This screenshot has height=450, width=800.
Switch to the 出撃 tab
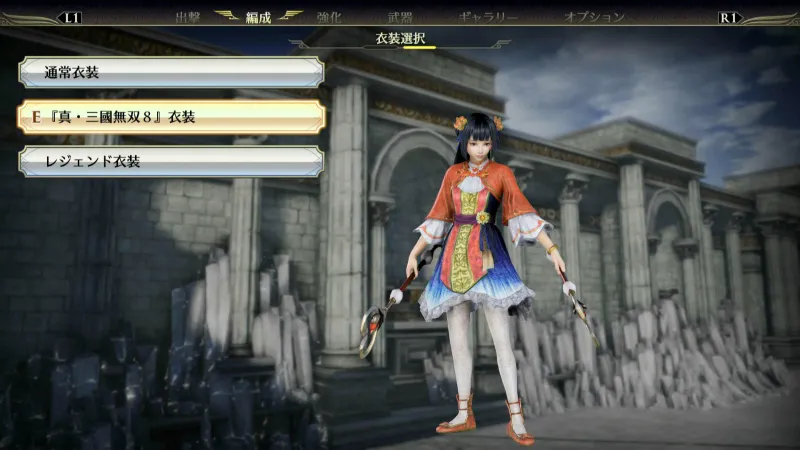pos(188,17)
